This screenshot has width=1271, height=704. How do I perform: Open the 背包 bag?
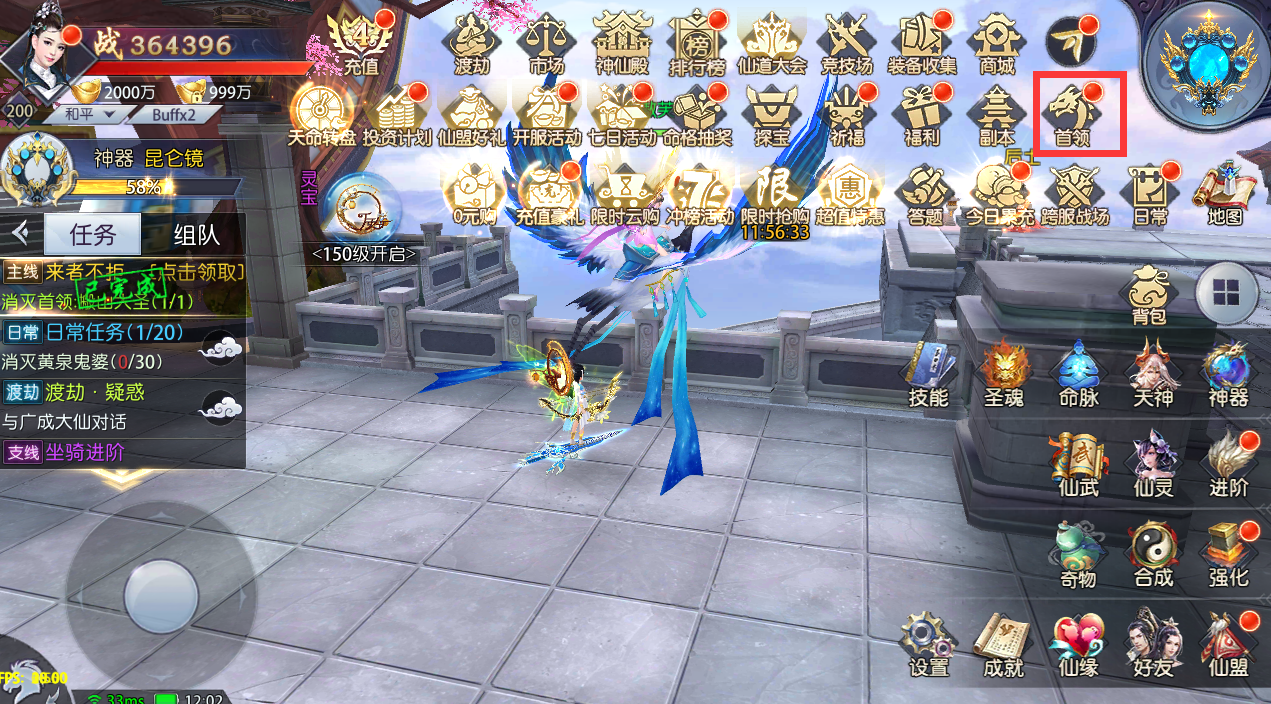tap(1149, 296)
